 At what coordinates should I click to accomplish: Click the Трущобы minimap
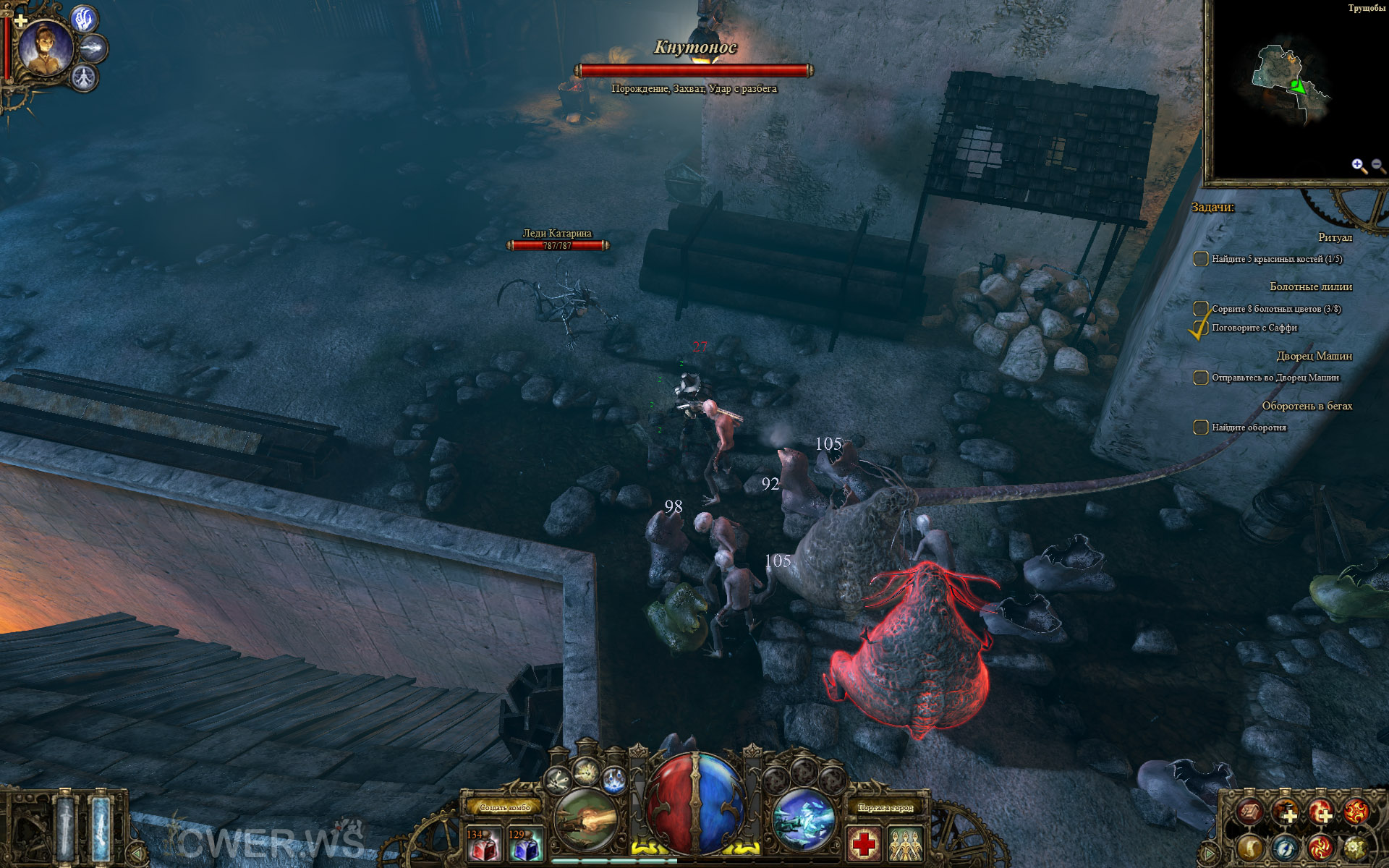(x=1295, y=87)
